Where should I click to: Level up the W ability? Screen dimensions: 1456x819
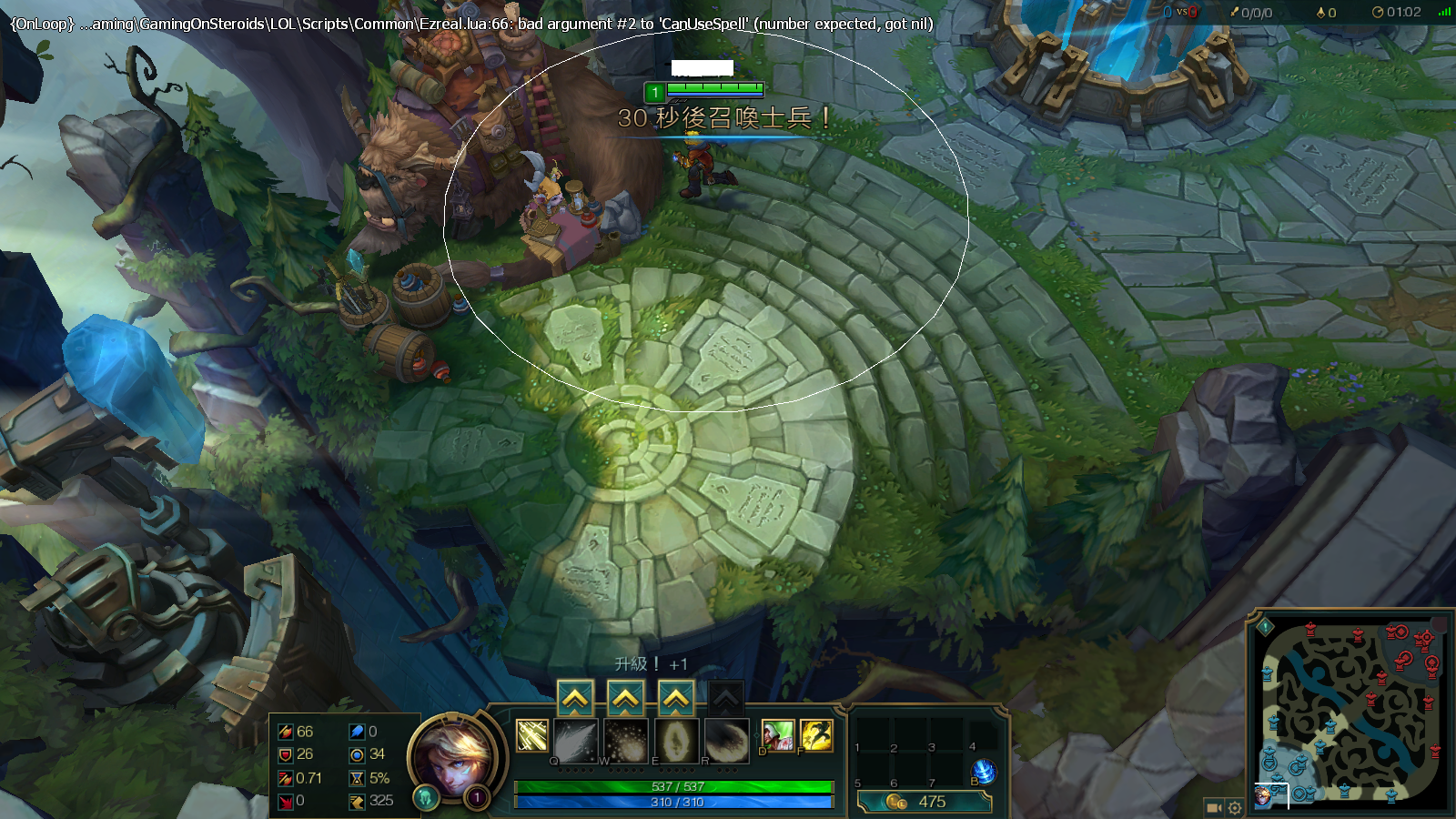click(625, 699)
